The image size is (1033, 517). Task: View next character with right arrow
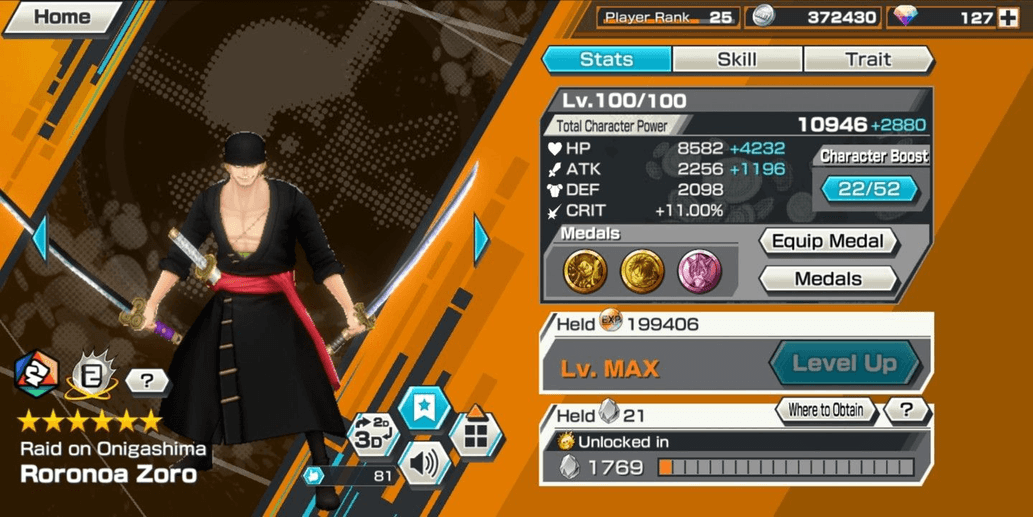[x=481, y=240]
